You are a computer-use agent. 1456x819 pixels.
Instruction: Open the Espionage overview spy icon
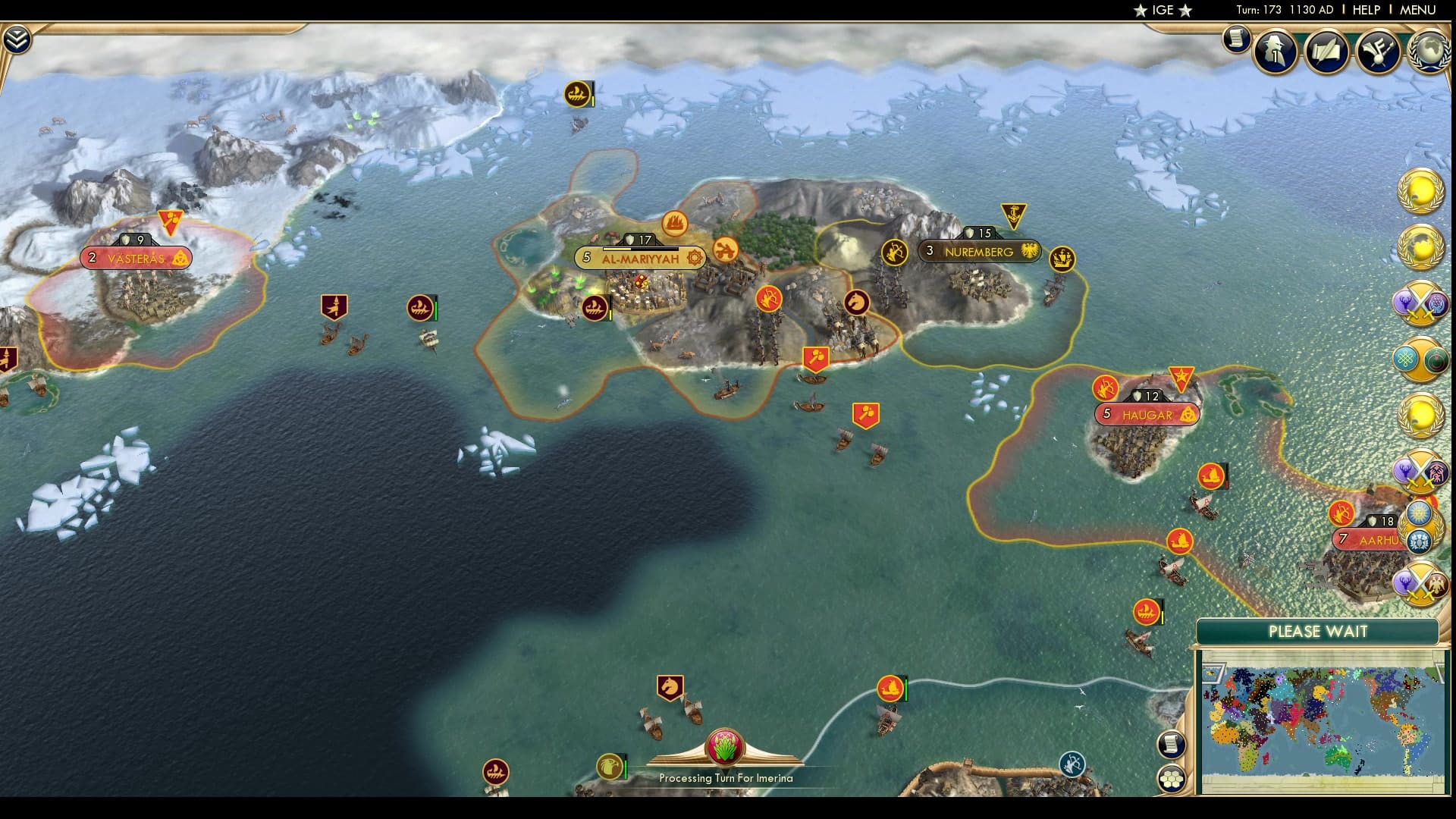click(1275, 53)
